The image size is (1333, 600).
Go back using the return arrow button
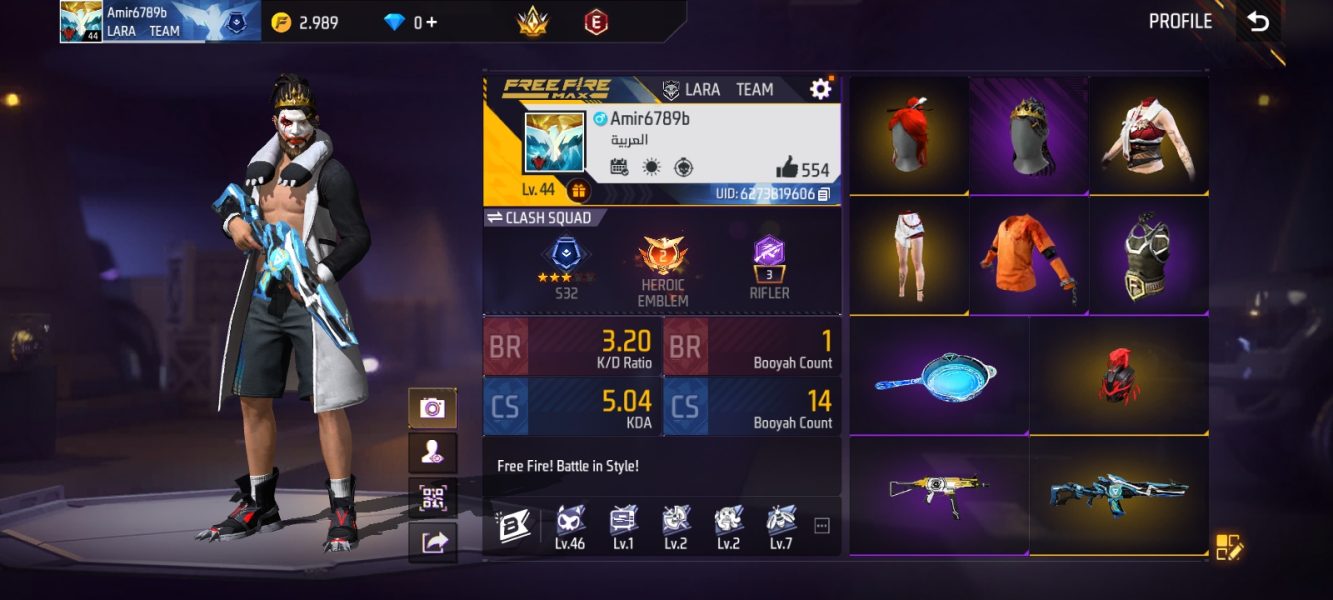(x=1258, y=22)
